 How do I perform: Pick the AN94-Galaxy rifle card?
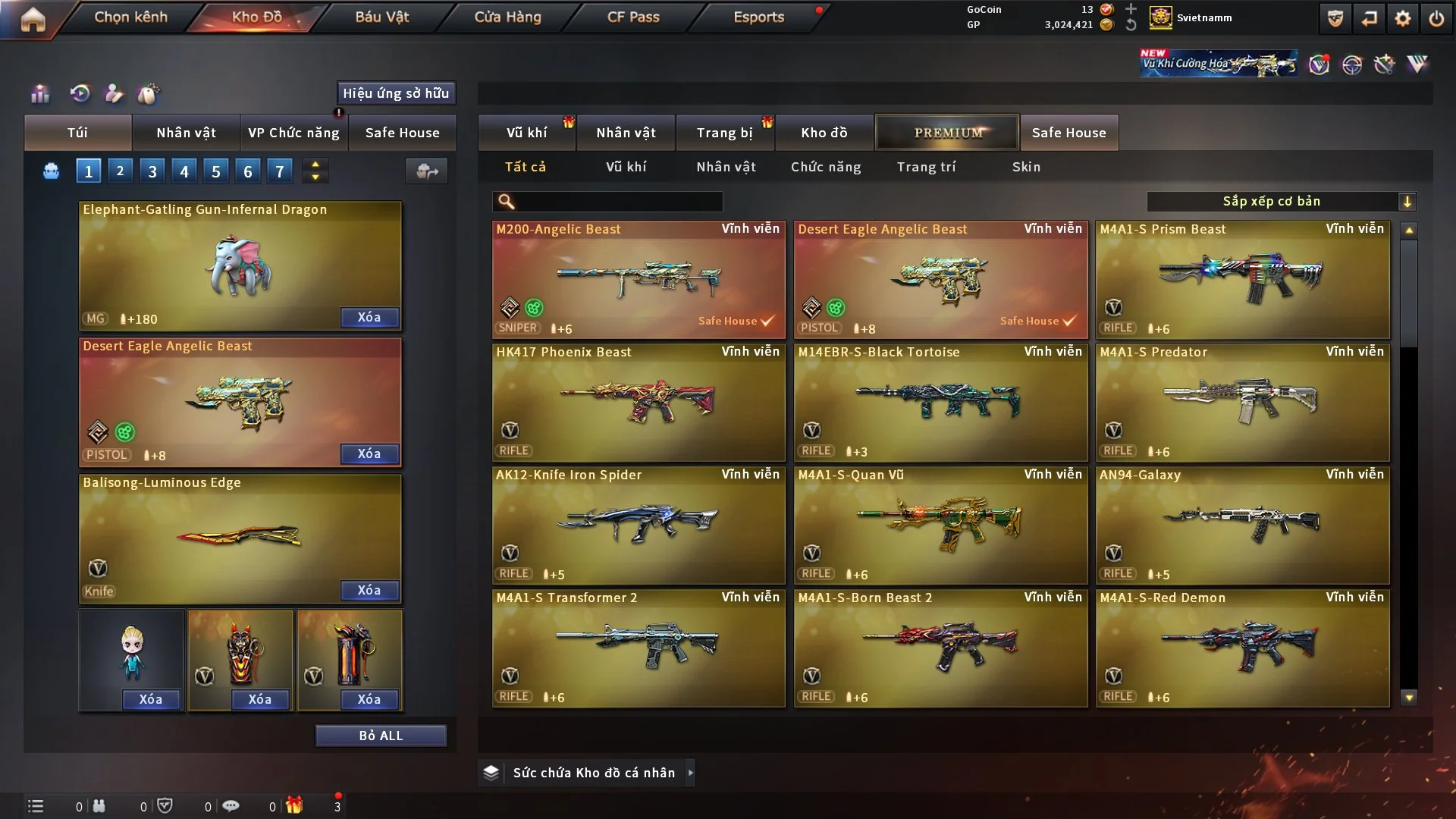[1242, 525]
